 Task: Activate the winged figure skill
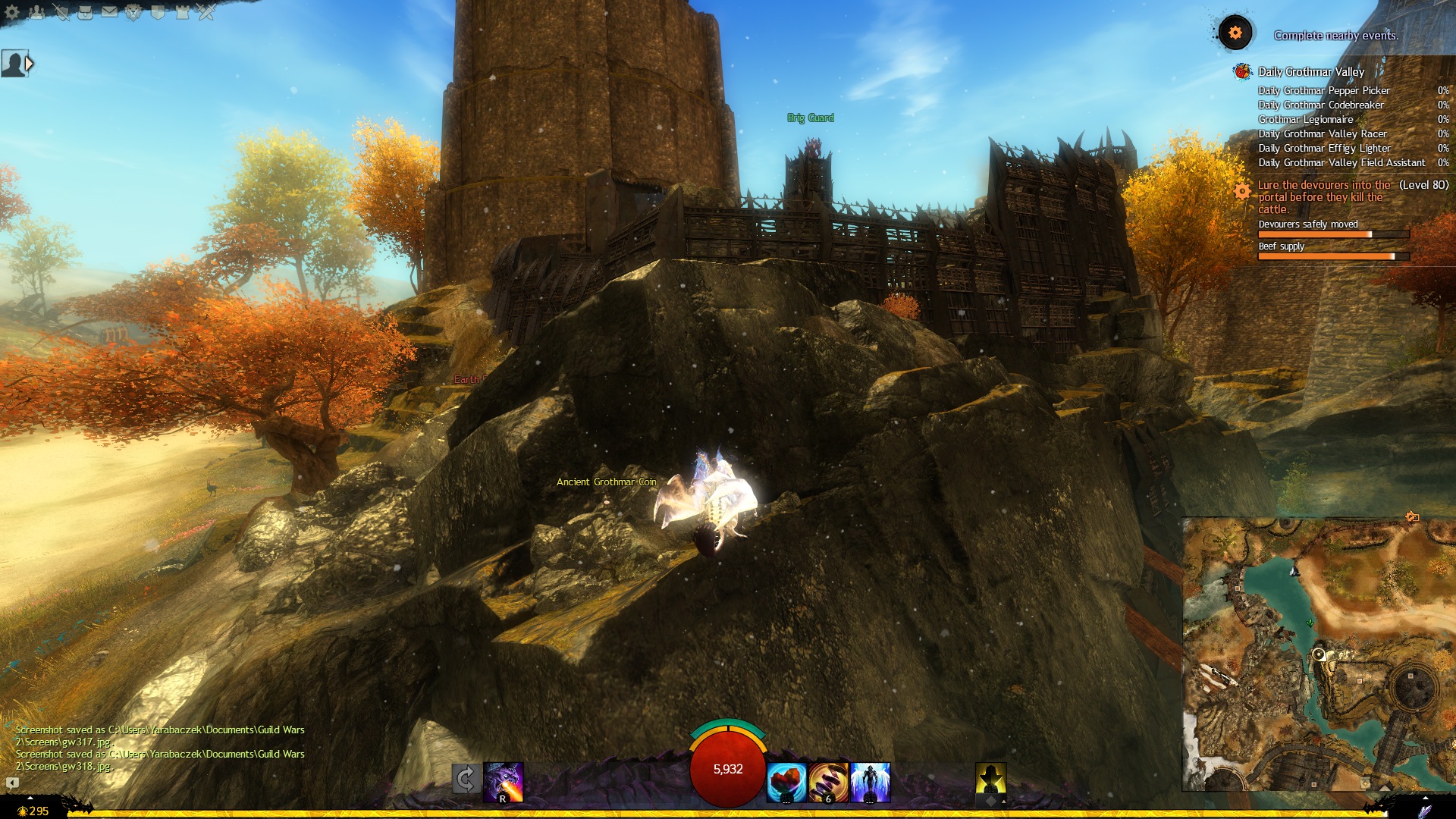(870, 782)
